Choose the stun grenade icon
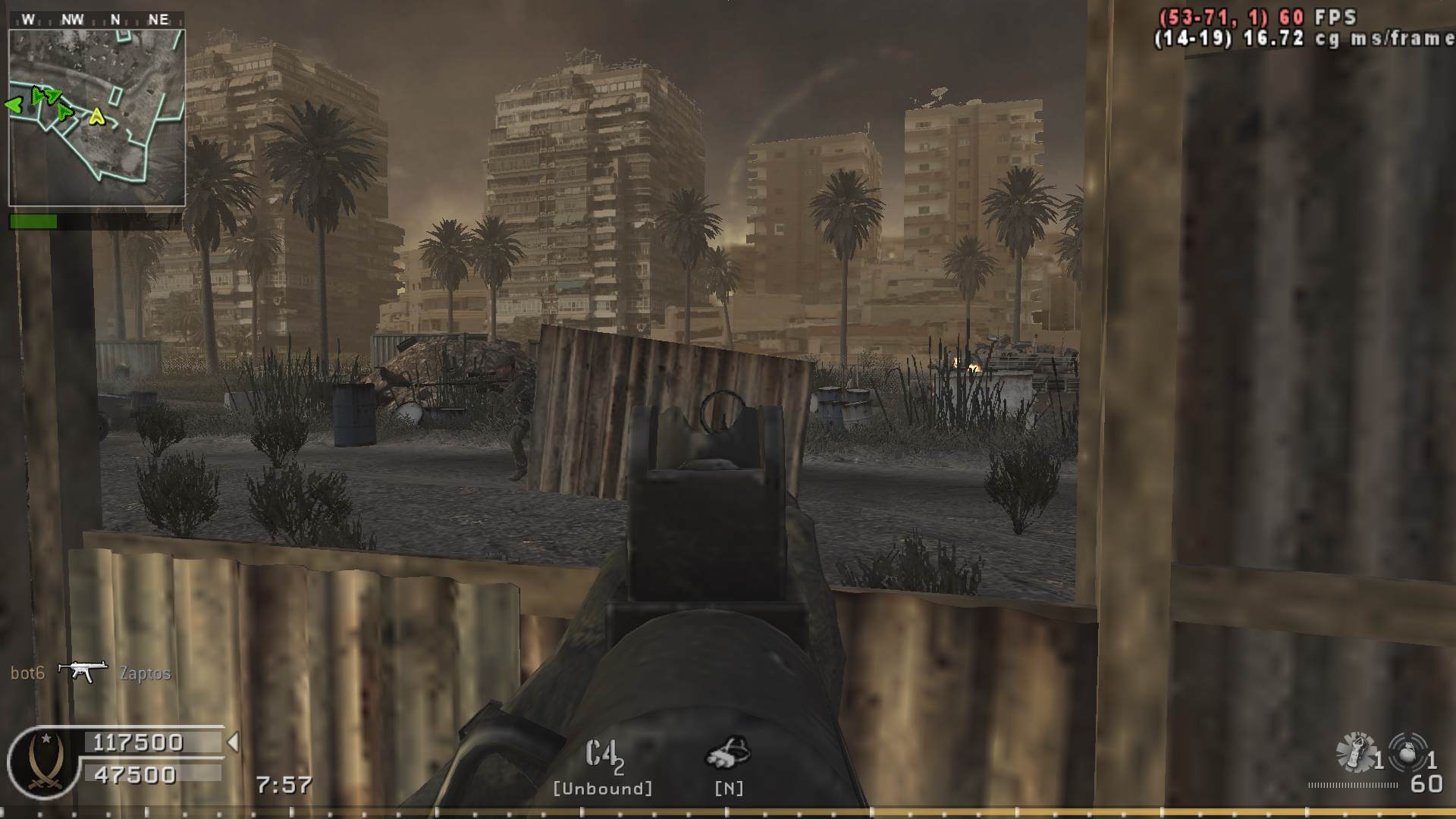Viewport: 1456px width, 819px height. tap(1356, 752)
